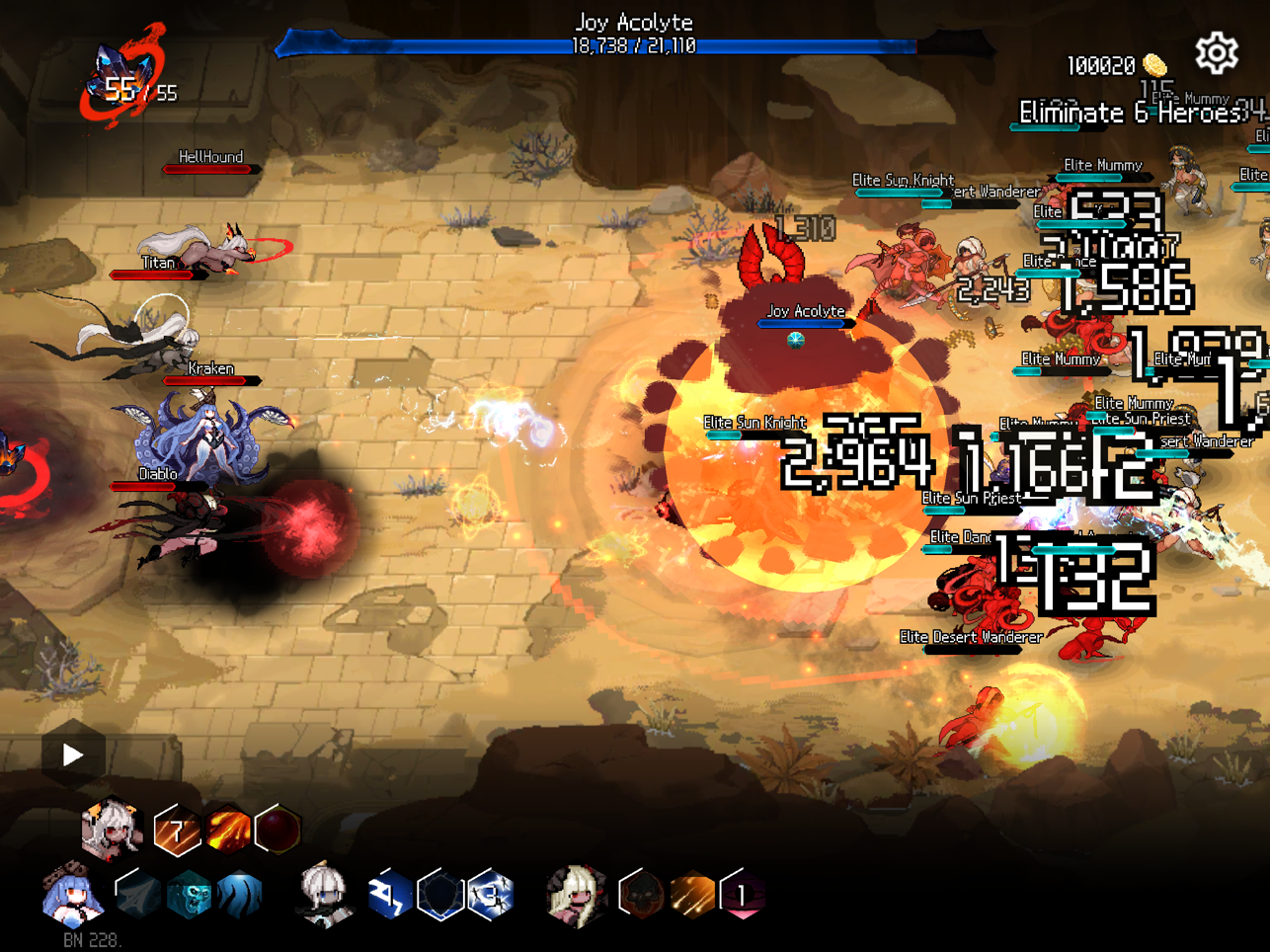This screenshot has height=952, width=1270.
Task: Activate the dark blue shield skill
Action: click(x=440, y=896)
